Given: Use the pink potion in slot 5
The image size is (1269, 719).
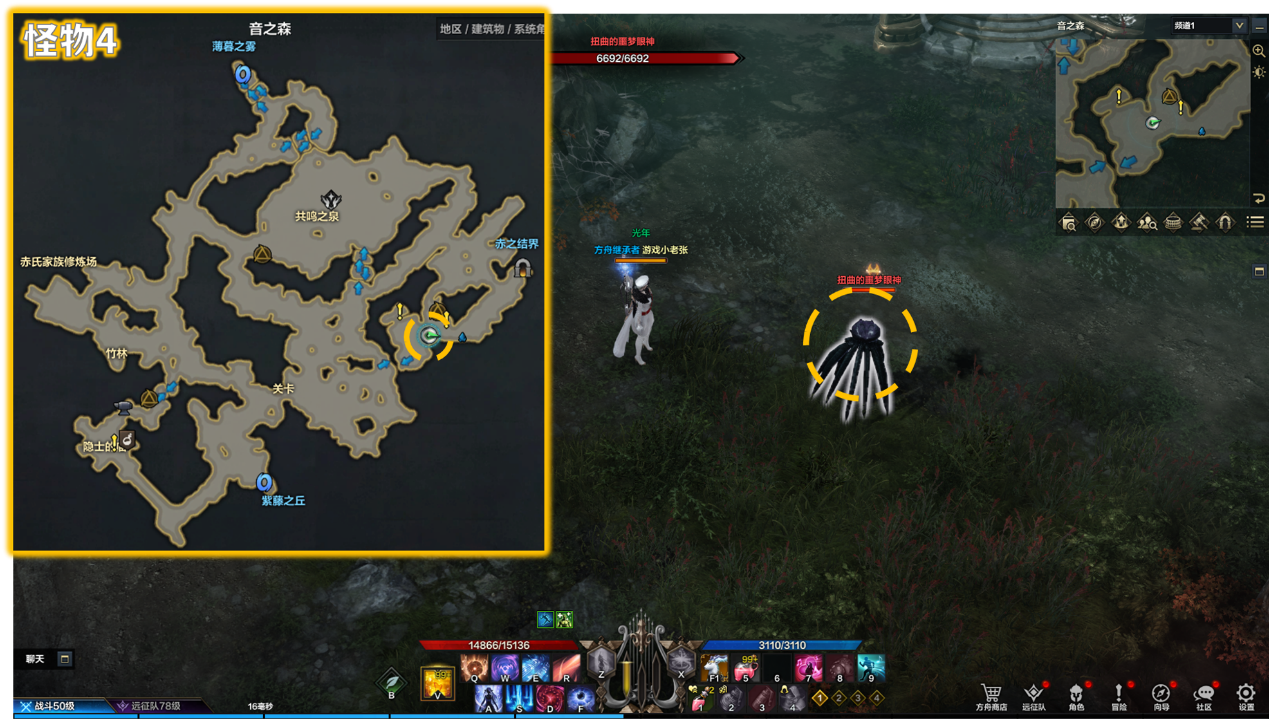Looking at the screenshot, I should pos(747,667).
